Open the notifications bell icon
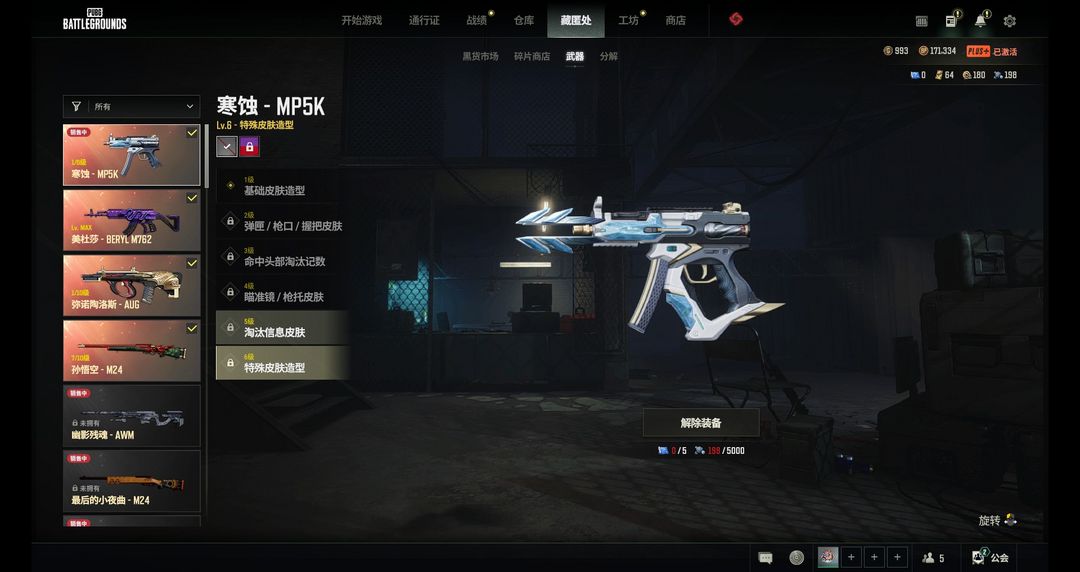The height and width of the screenshot is (572, 1080). pyautogui.click(x=980, y=21)
